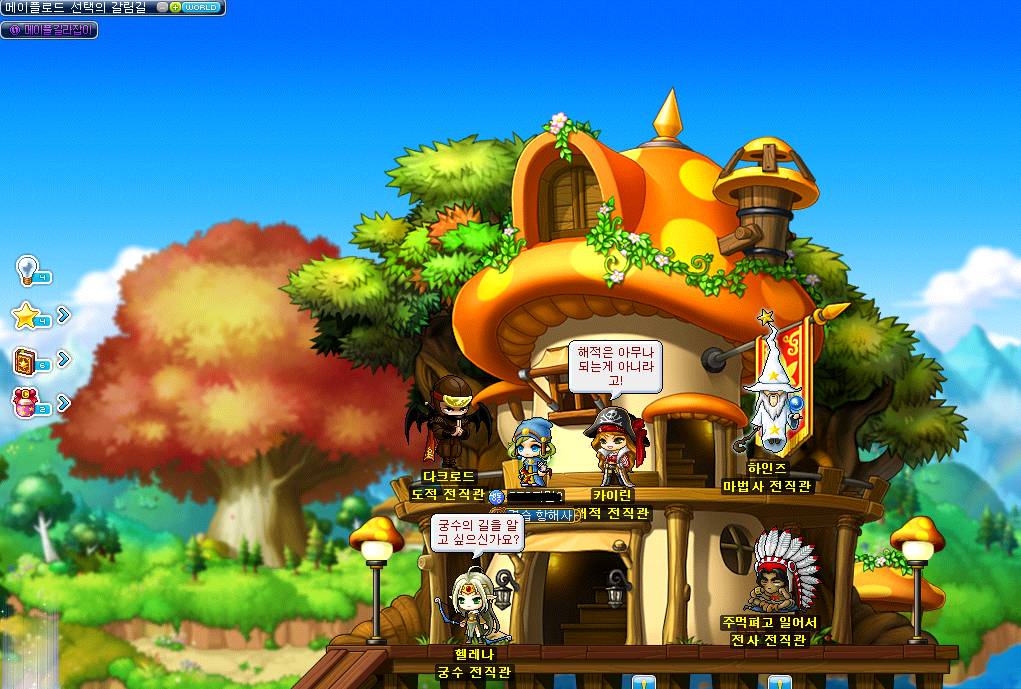Expand the minimap with the green plus button
1021x689 pixels.
(175, 7)
